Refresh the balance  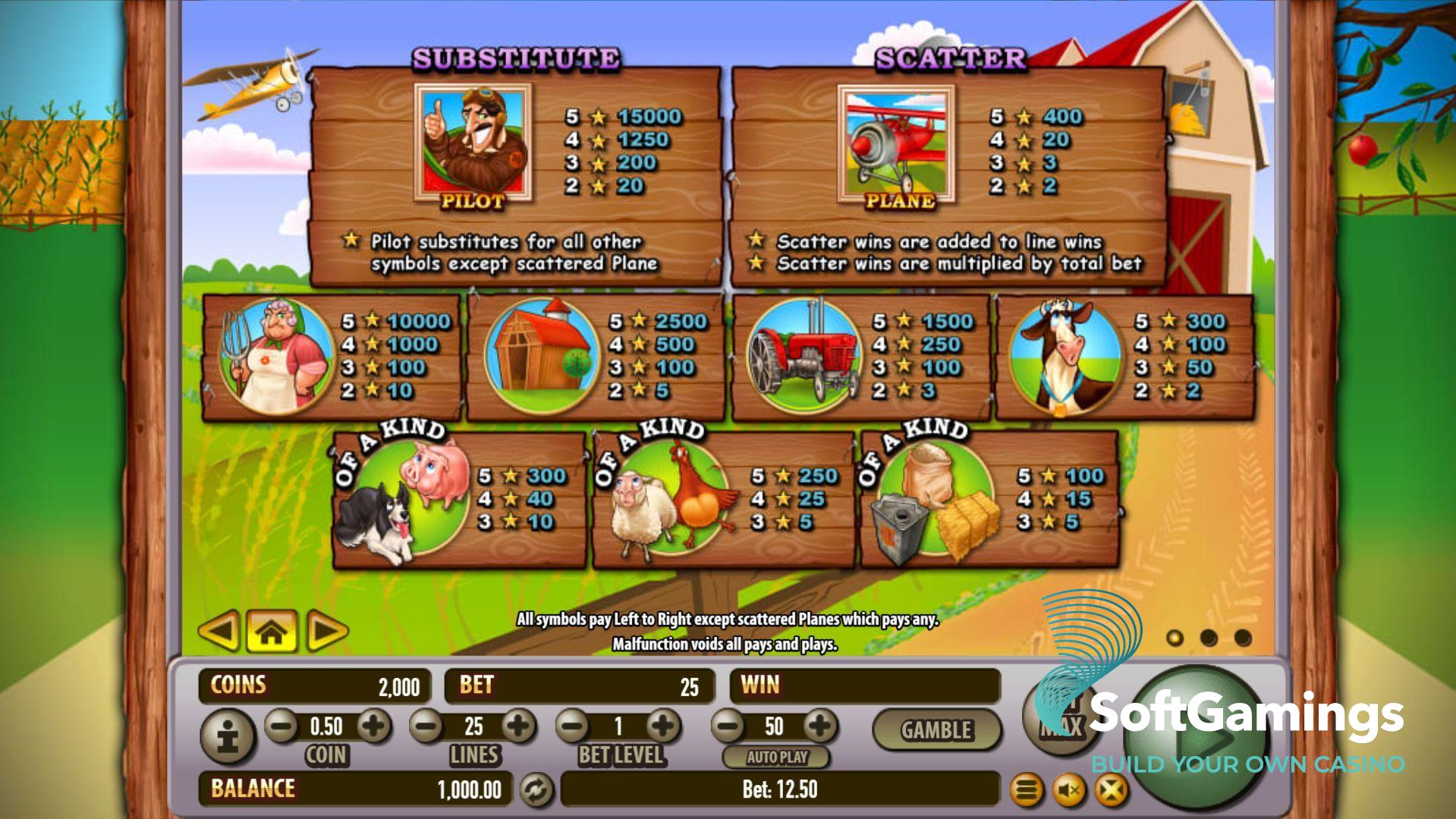click(536, 790)
